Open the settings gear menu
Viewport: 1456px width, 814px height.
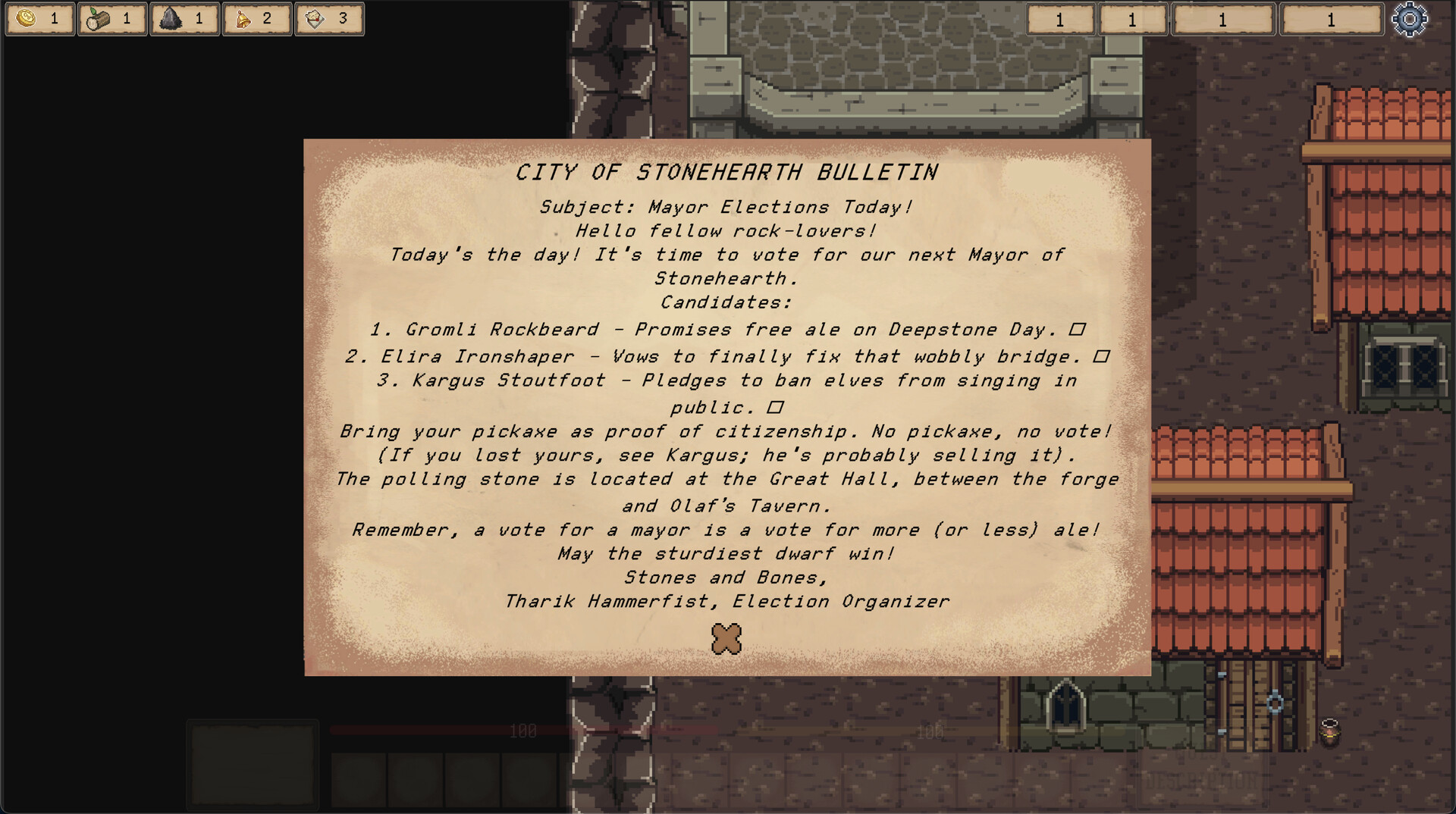pyautogui.click(x=1410, y=20)
